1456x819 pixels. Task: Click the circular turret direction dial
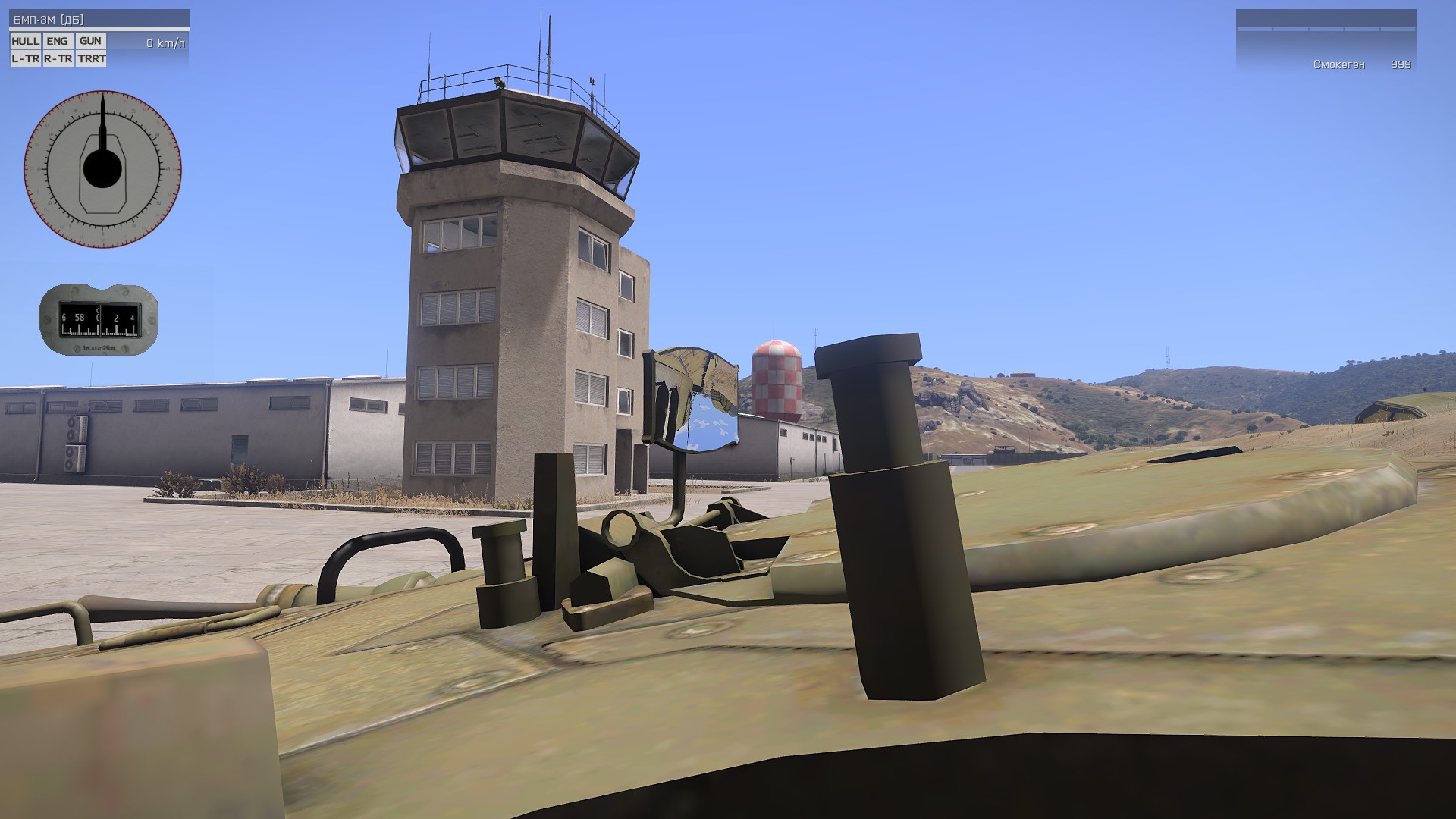[x=102, y=169]
